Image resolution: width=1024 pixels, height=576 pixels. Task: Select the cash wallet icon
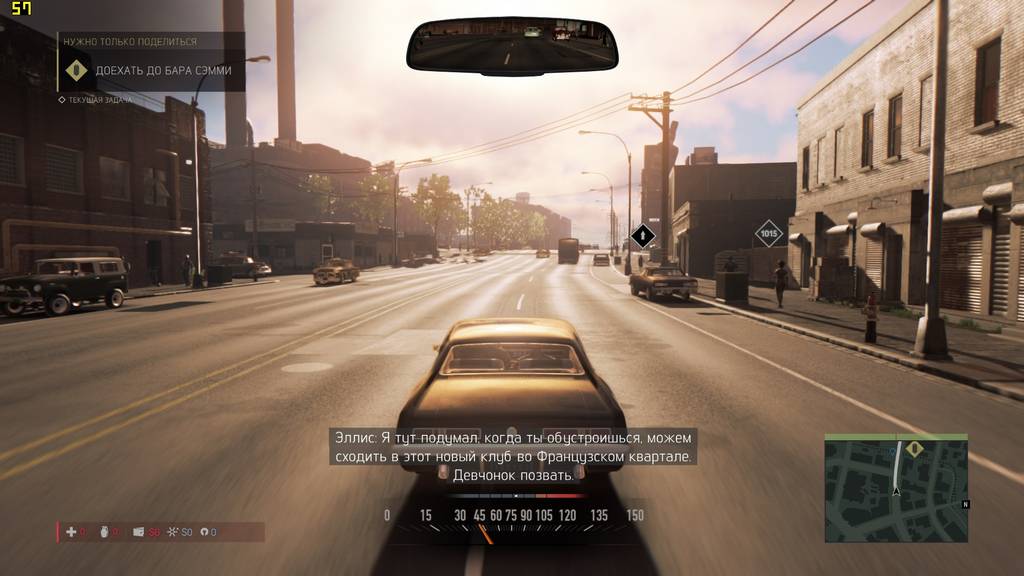point(139,532)
